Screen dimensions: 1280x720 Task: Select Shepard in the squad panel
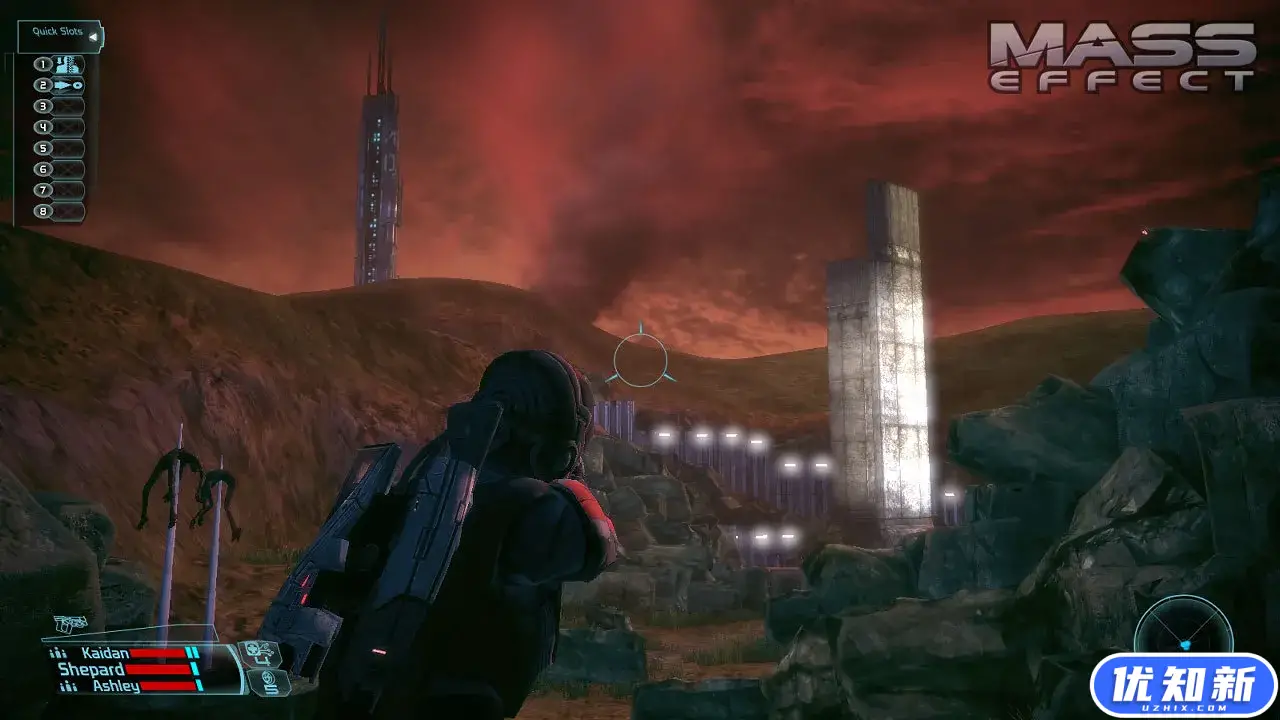(91, 669)
